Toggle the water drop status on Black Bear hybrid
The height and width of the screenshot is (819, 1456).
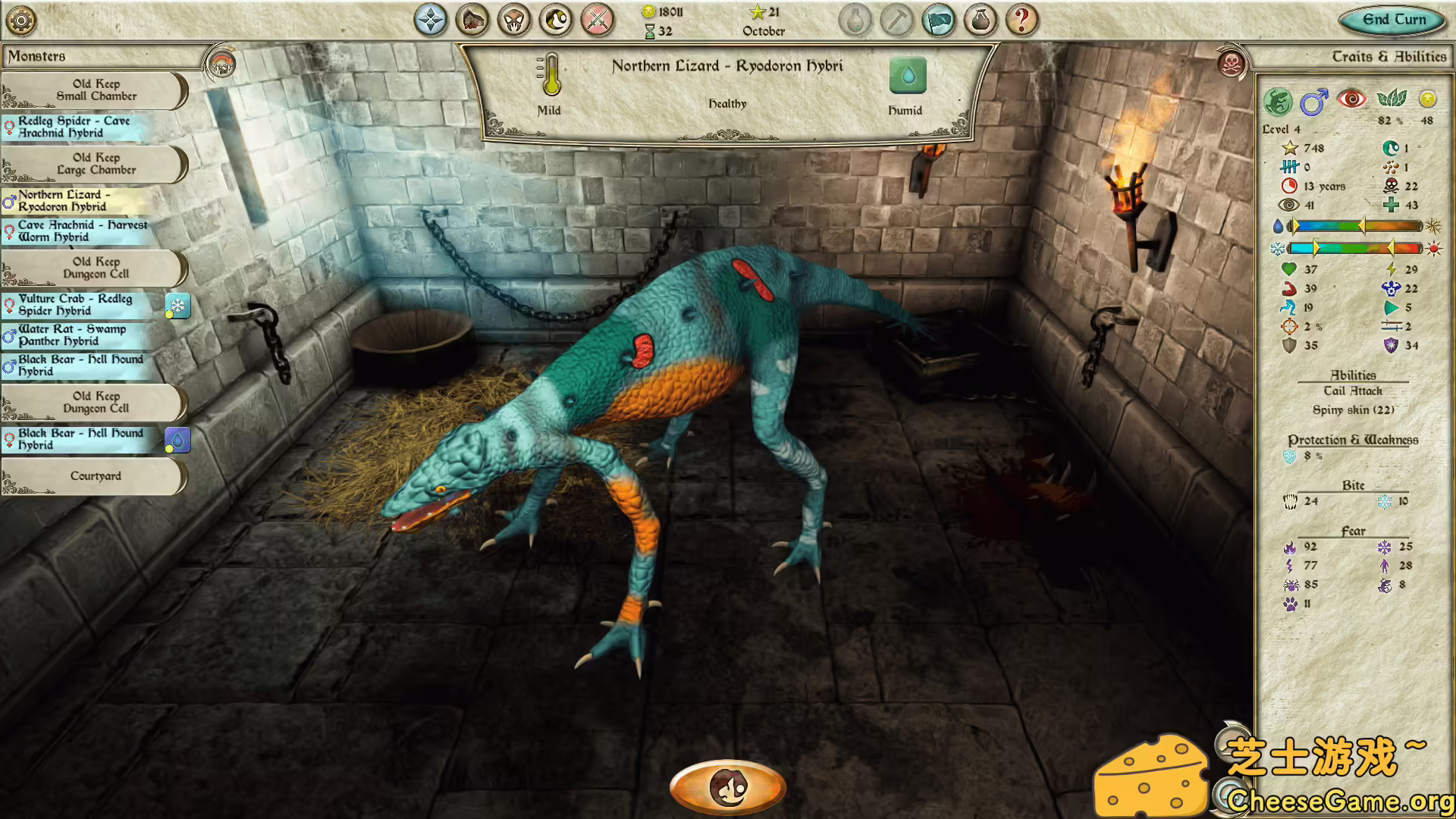177,440
